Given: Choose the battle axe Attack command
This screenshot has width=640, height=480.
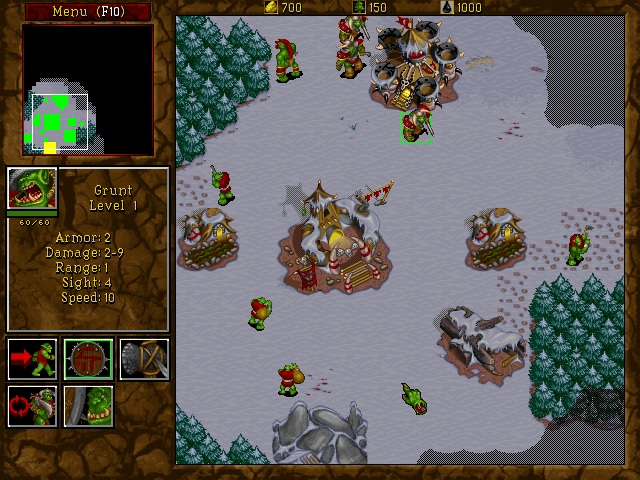Looking at the screenshot, I should tap(144, 358).
